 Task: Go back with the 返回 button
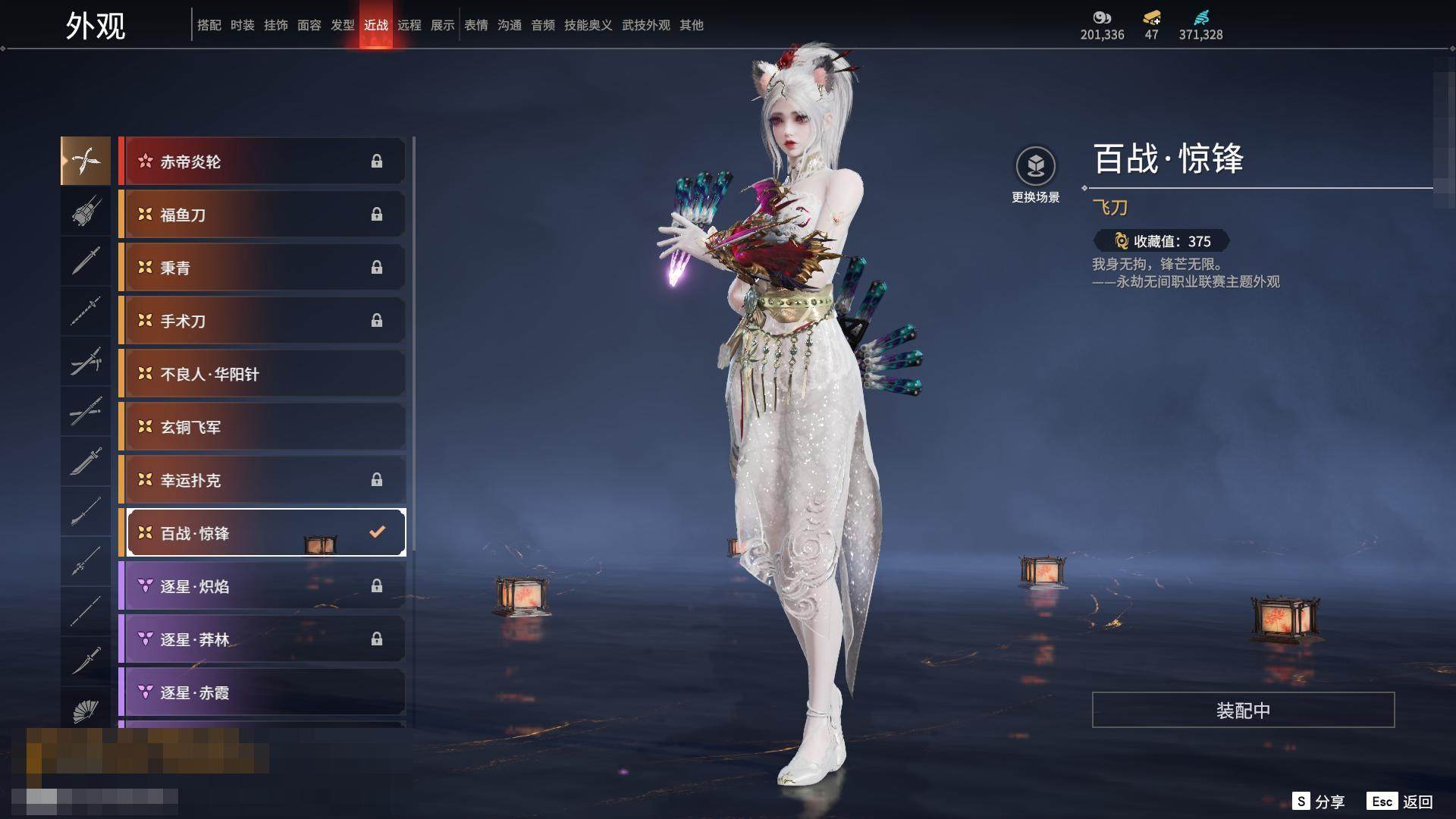click(1400, 802)
